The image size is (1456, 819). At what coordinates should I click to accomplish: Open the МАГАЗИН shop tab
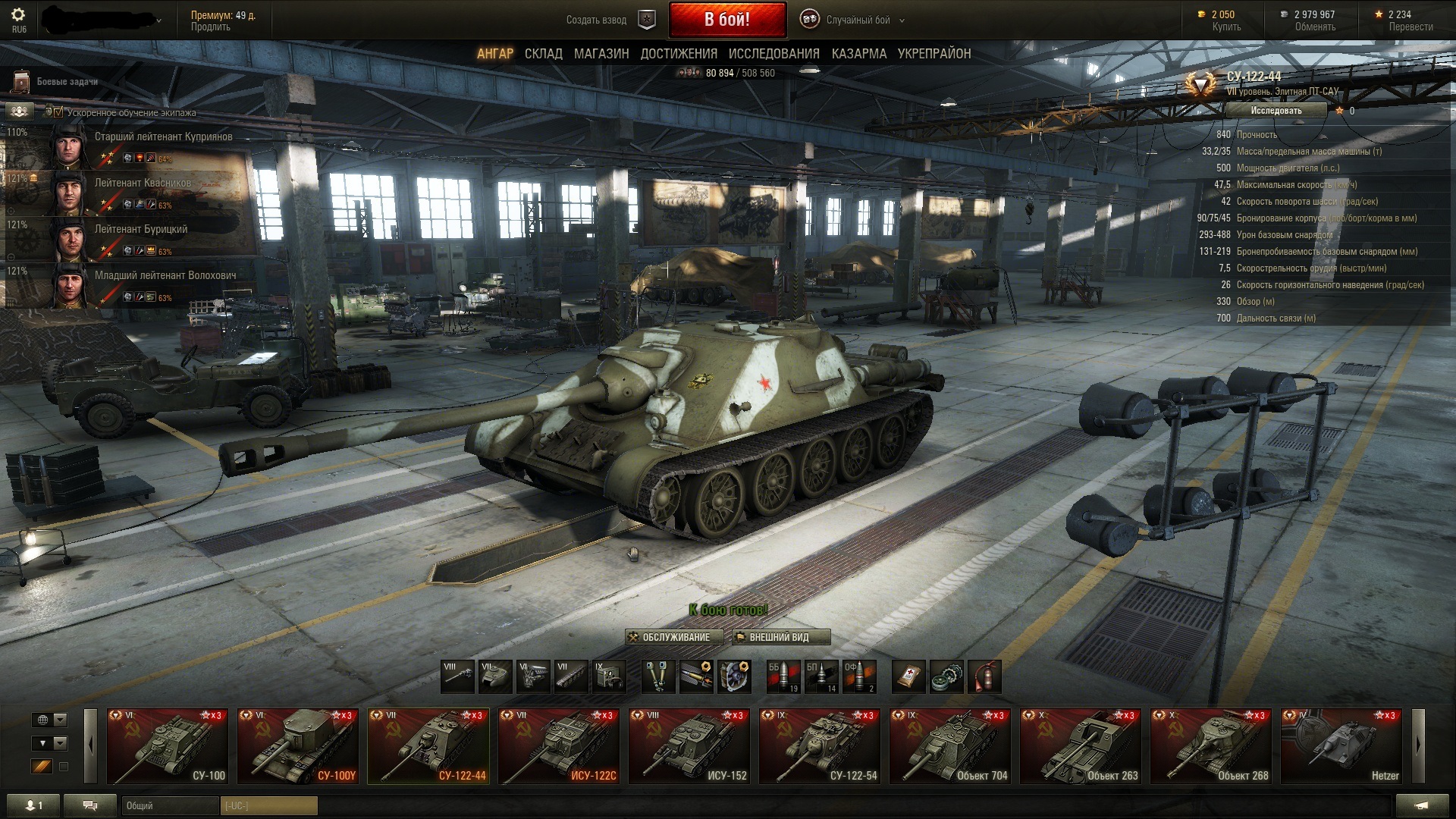[601, 54]
